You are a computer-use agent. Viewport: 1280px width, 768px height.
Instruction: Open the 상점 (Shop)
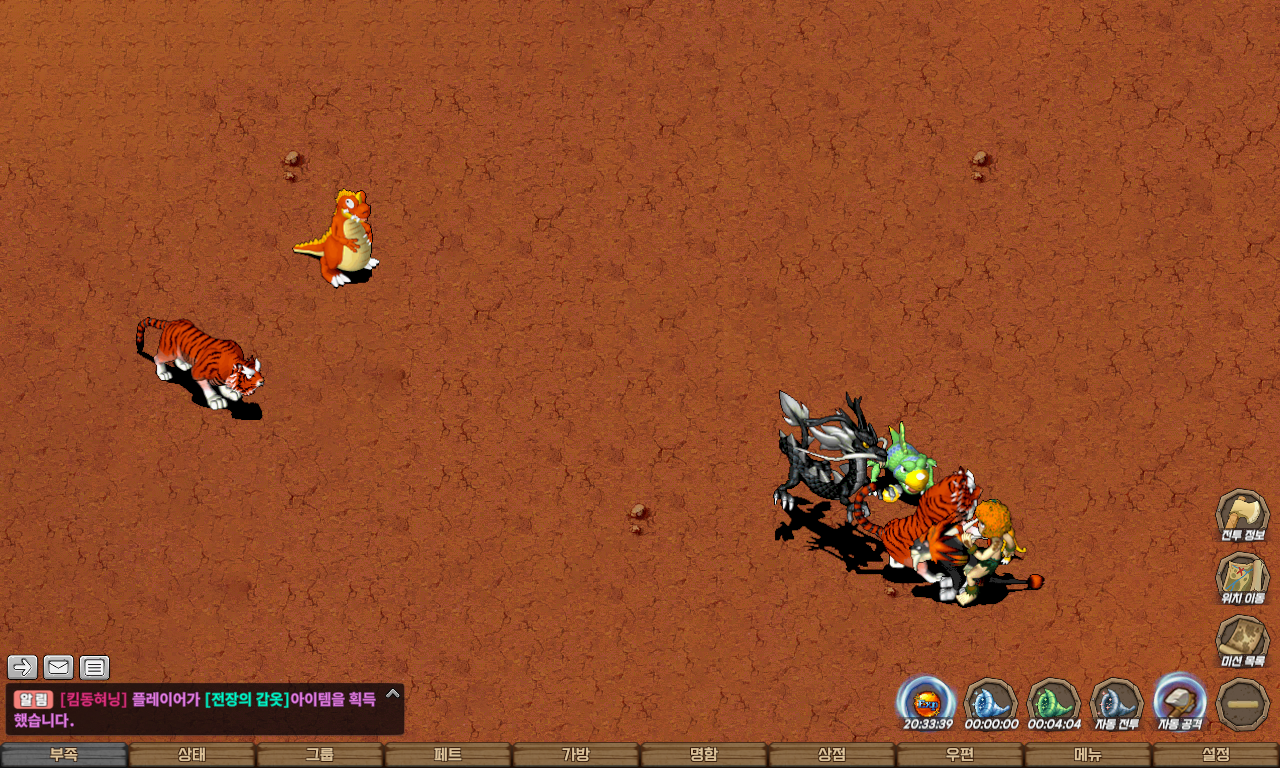[x=832, y=755]
